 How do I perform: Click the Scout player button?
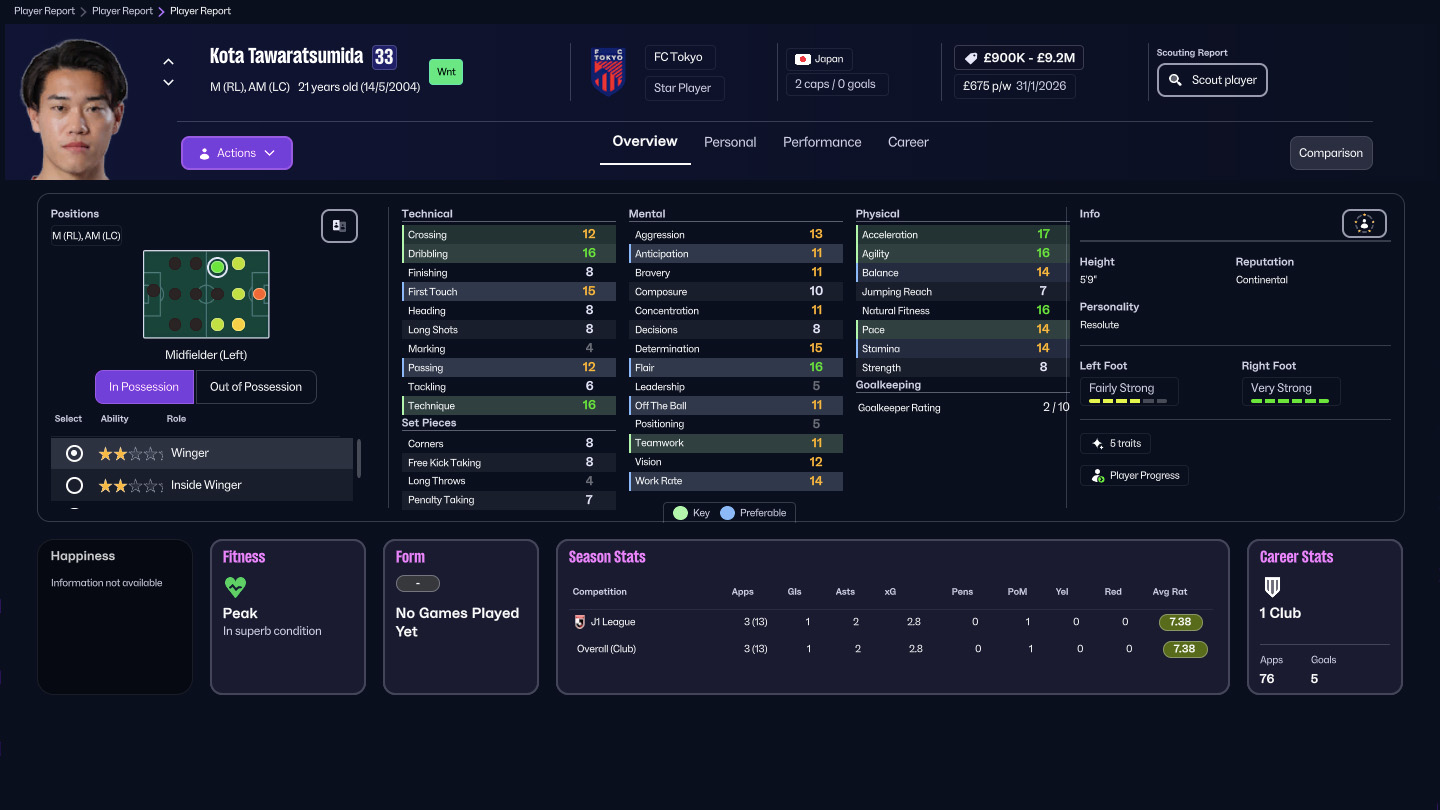click(1212, 80)
